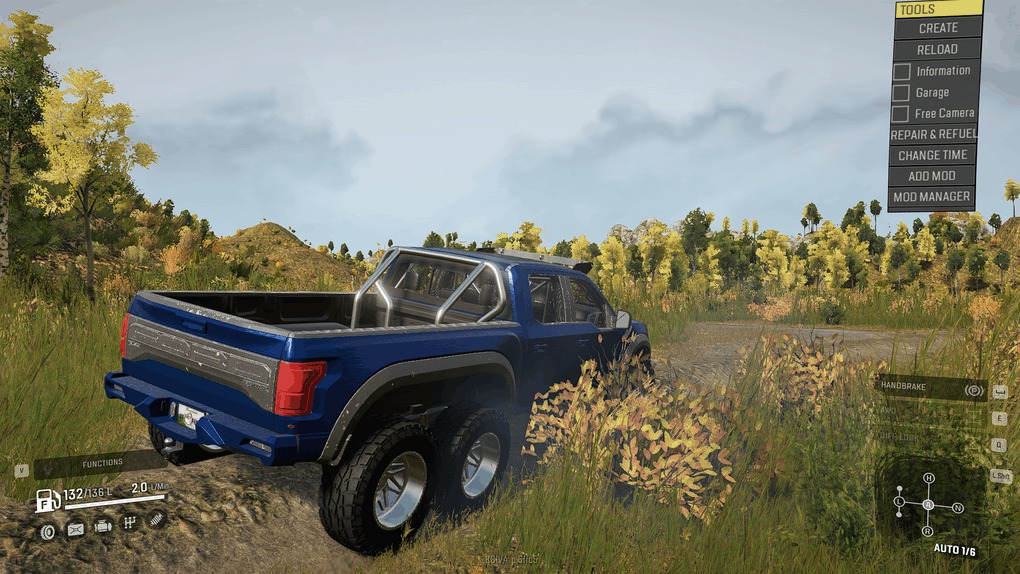The image size is (1020, 574).
Task: Toggle the HANDBRAKE control
Action: point(930,389)
